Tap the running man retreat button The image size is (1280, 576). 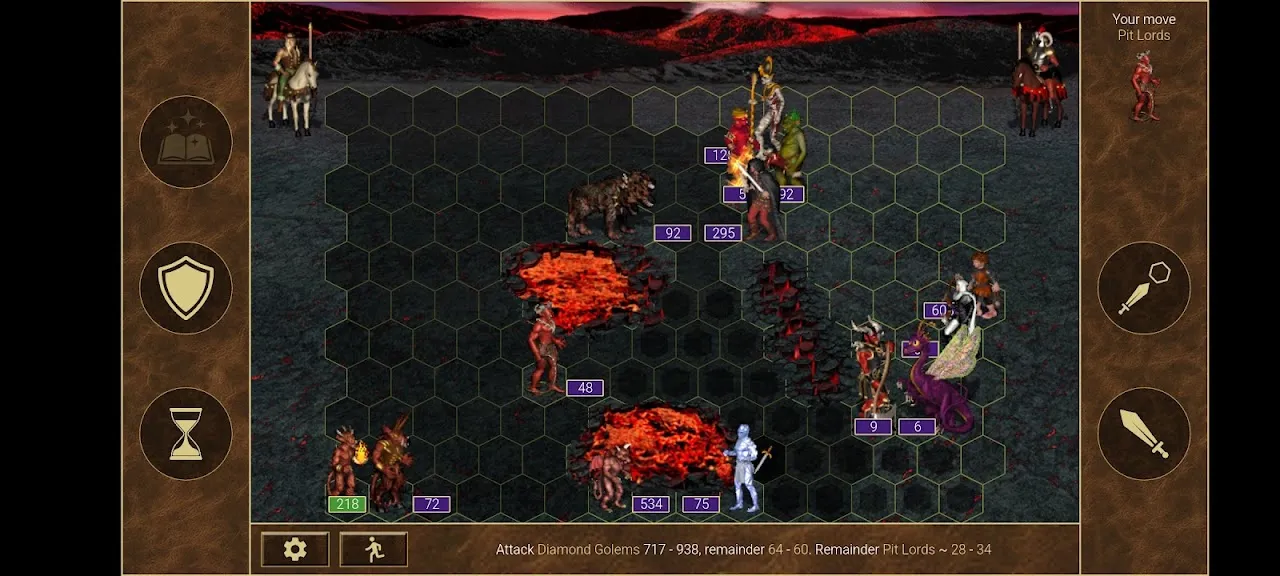pyautogui.click(x=373, y=549)
